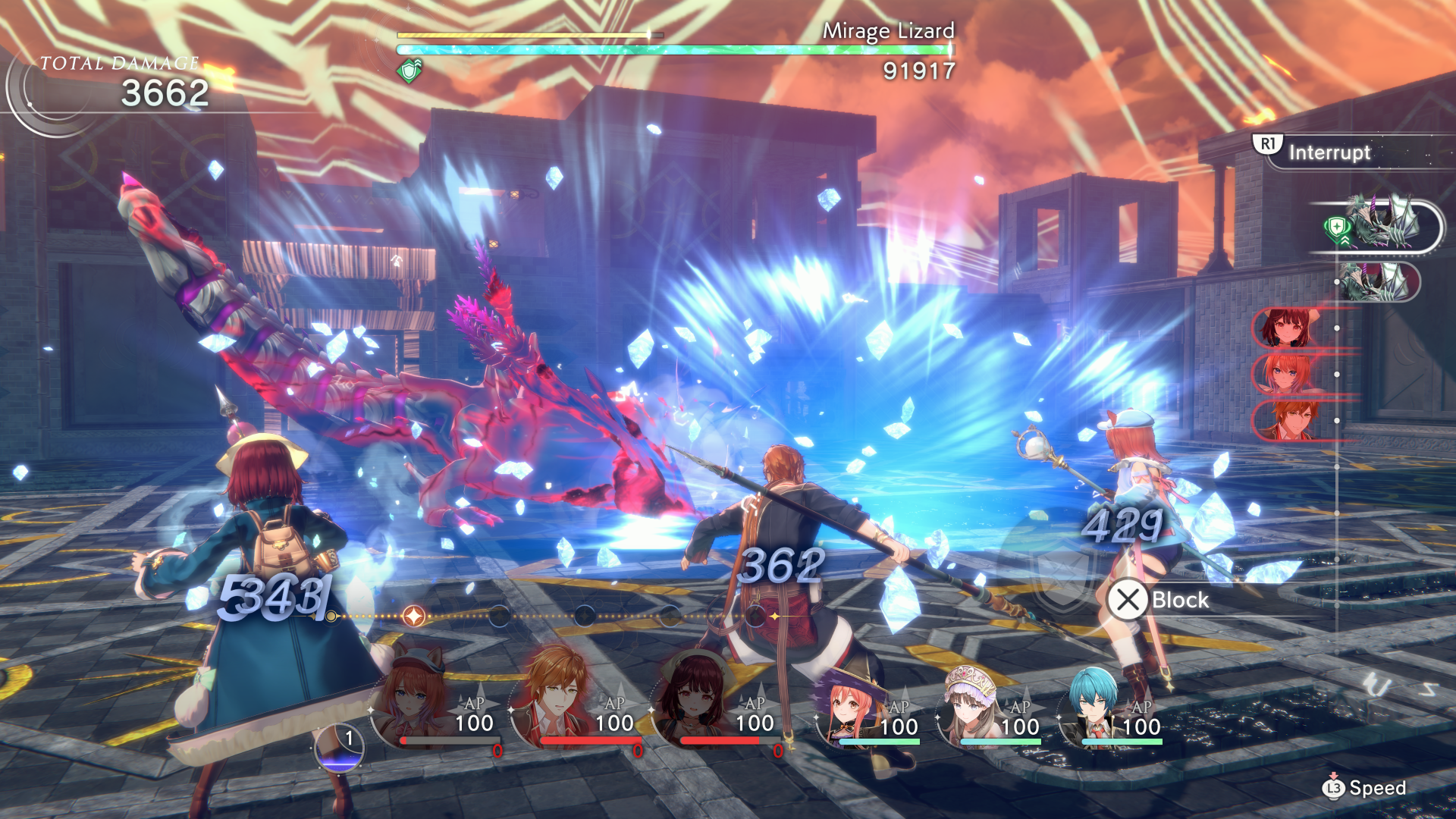Click the orange star marker on the dotted gauge
1456x819 pixels.
pos(414,616)
